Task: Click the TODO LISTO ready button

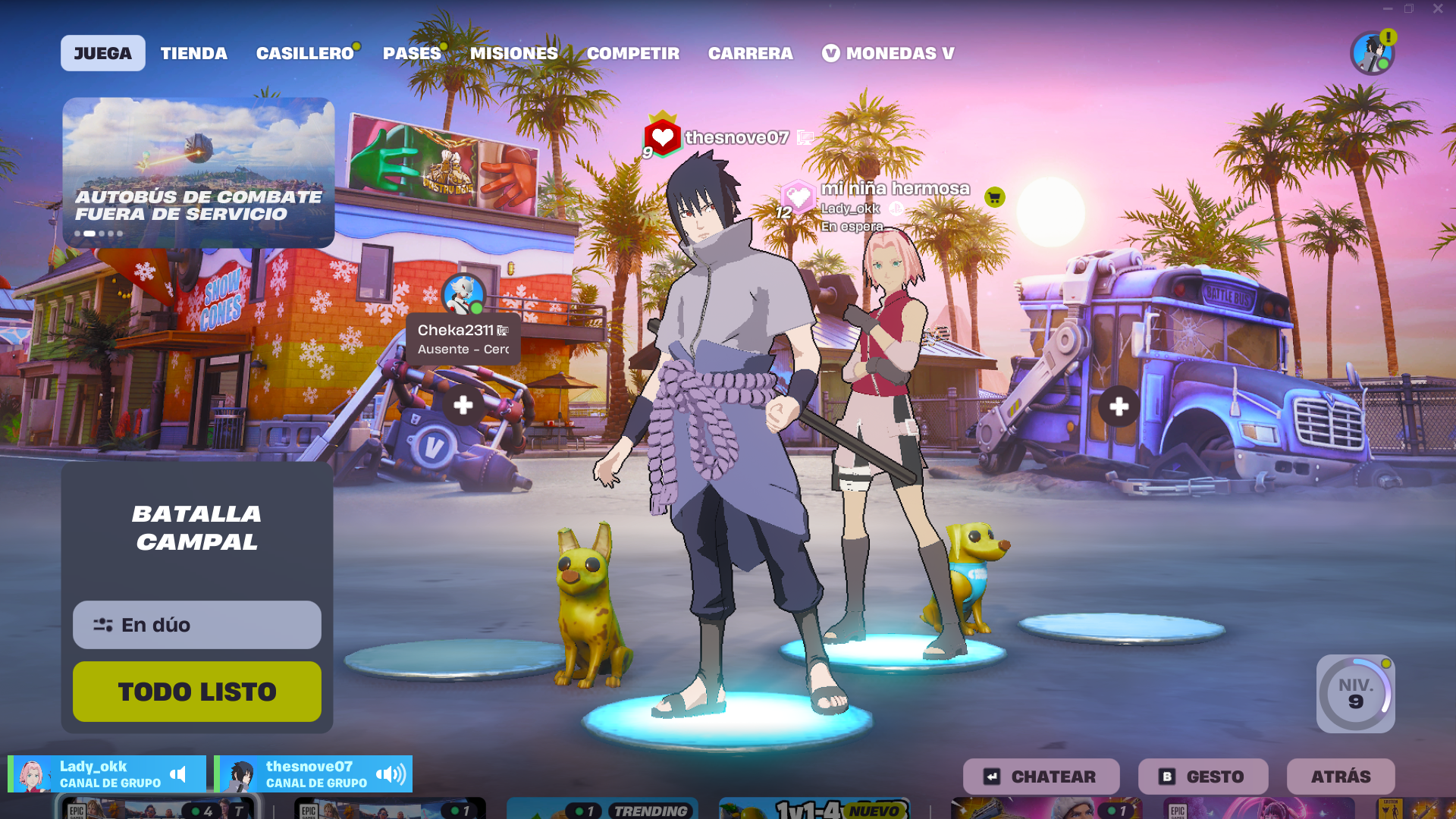Action: coord(196,692)
